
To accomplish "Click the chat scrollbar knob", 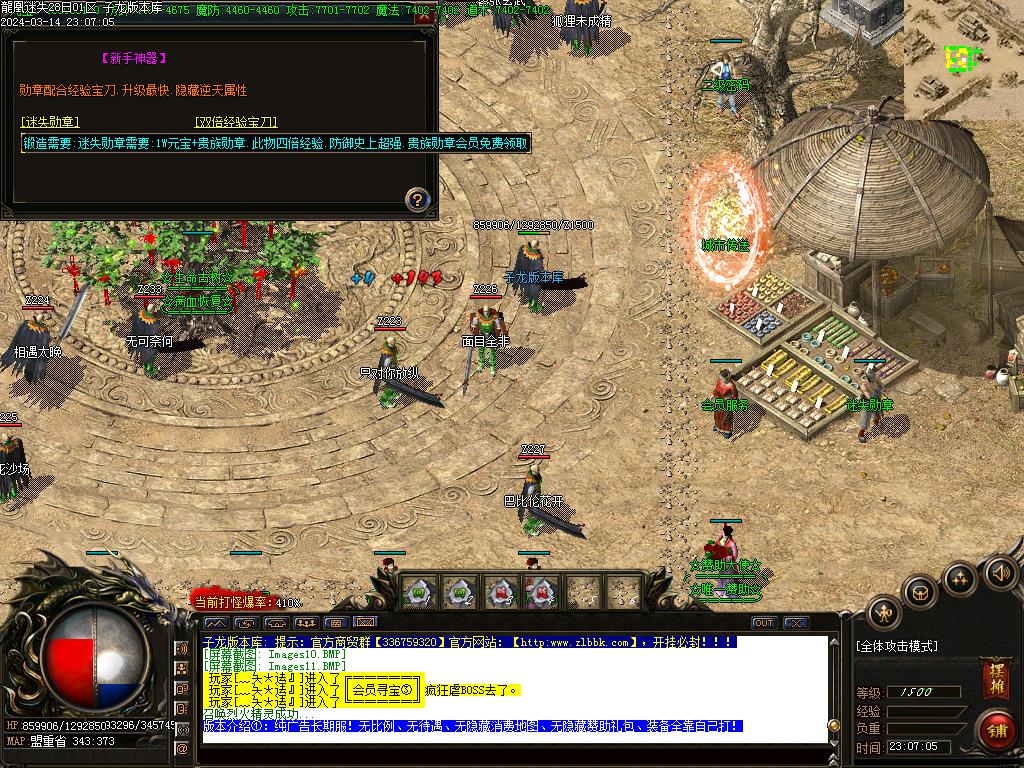I will (x=834, y=724).
